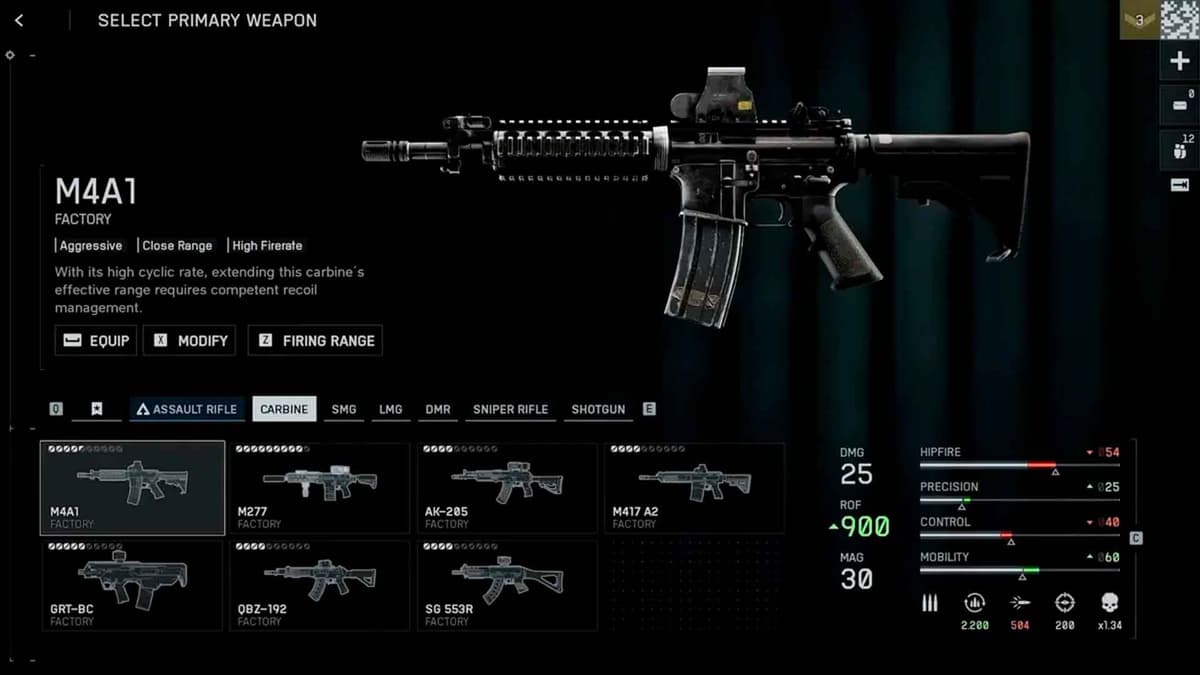Show the DMR weapons
Image resolution: width=1200 pixels, height=675 pixels.
click(437, 409)
